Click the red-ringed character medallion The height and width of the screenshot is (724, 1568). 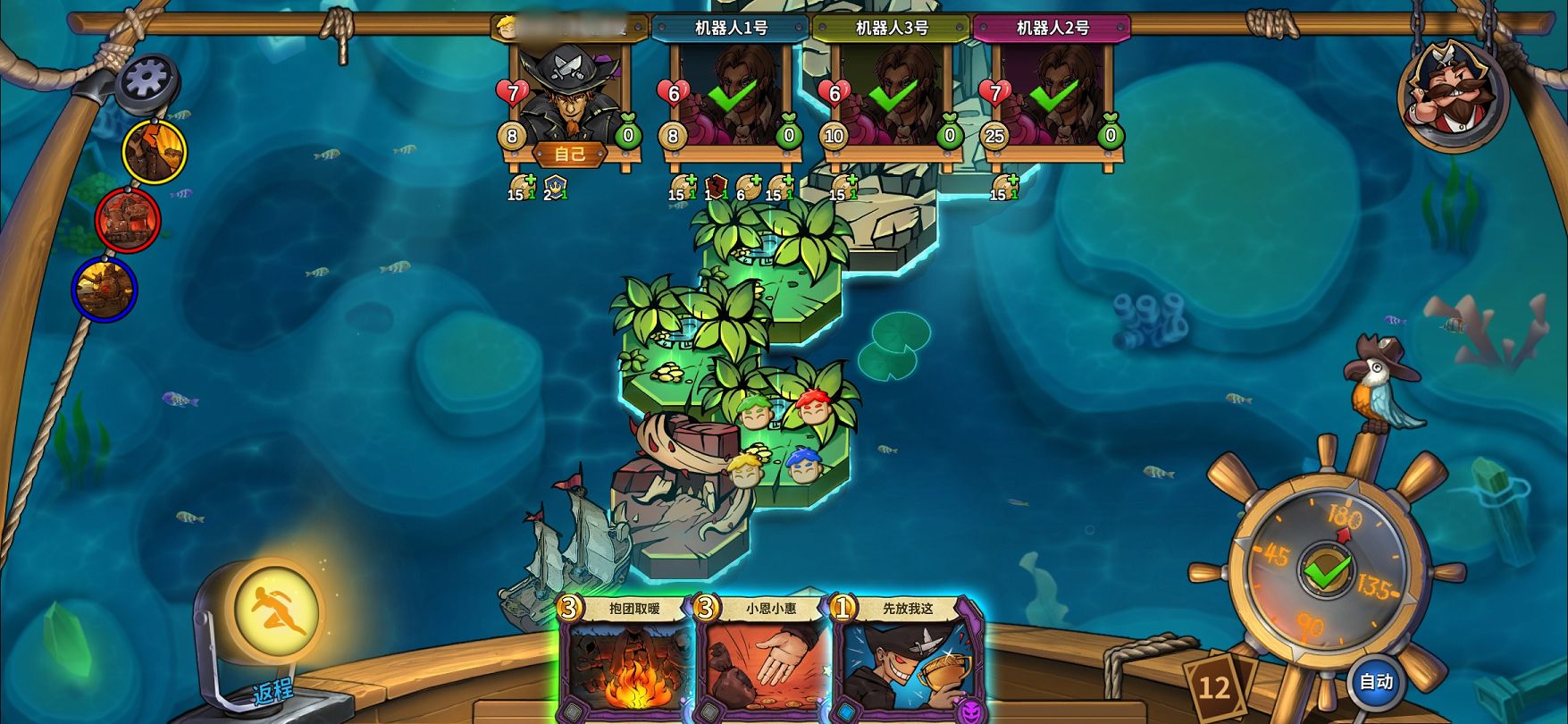tap(129, 220)
